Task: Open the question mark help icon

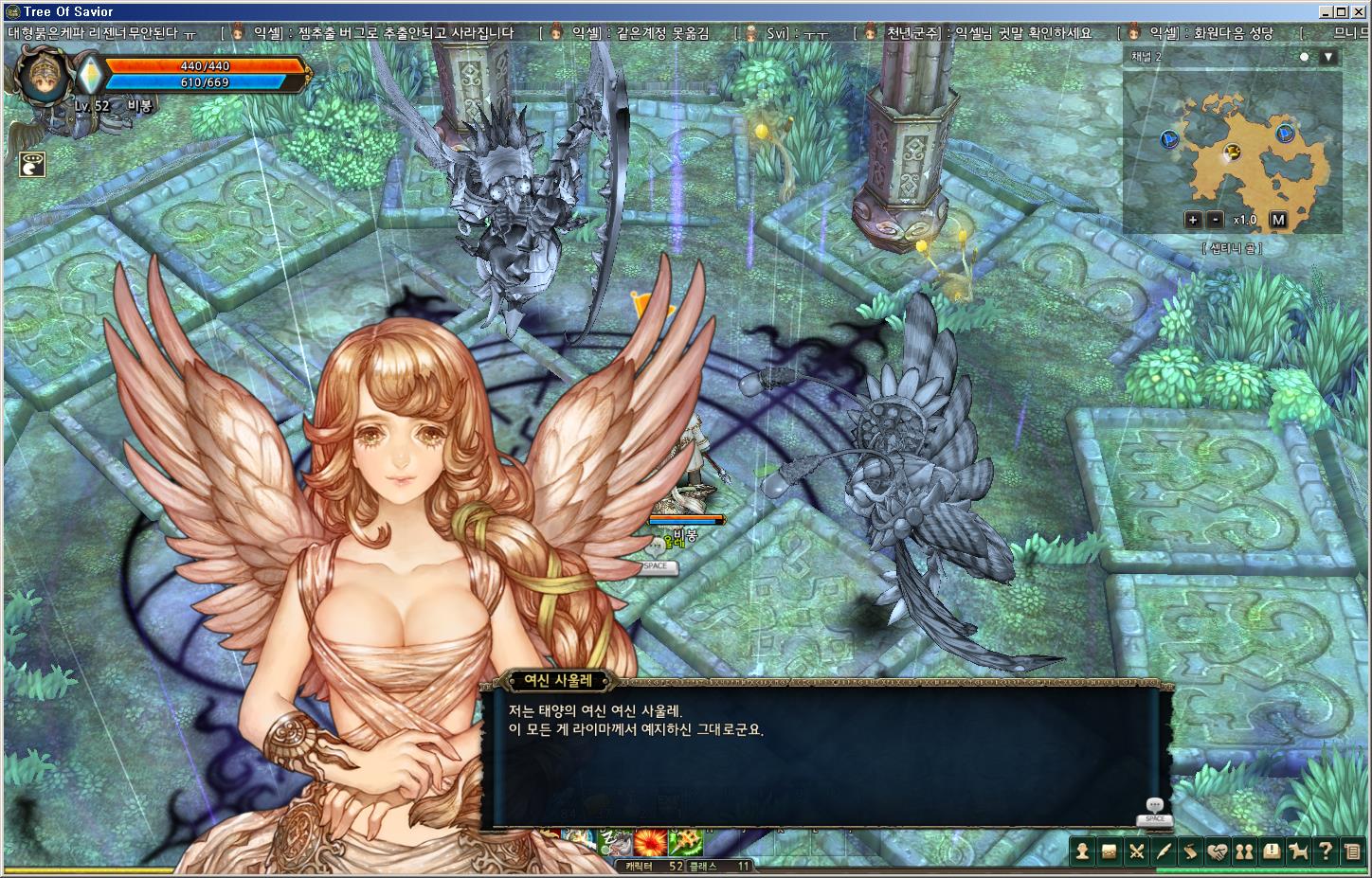Action: tap(1326, 851)
